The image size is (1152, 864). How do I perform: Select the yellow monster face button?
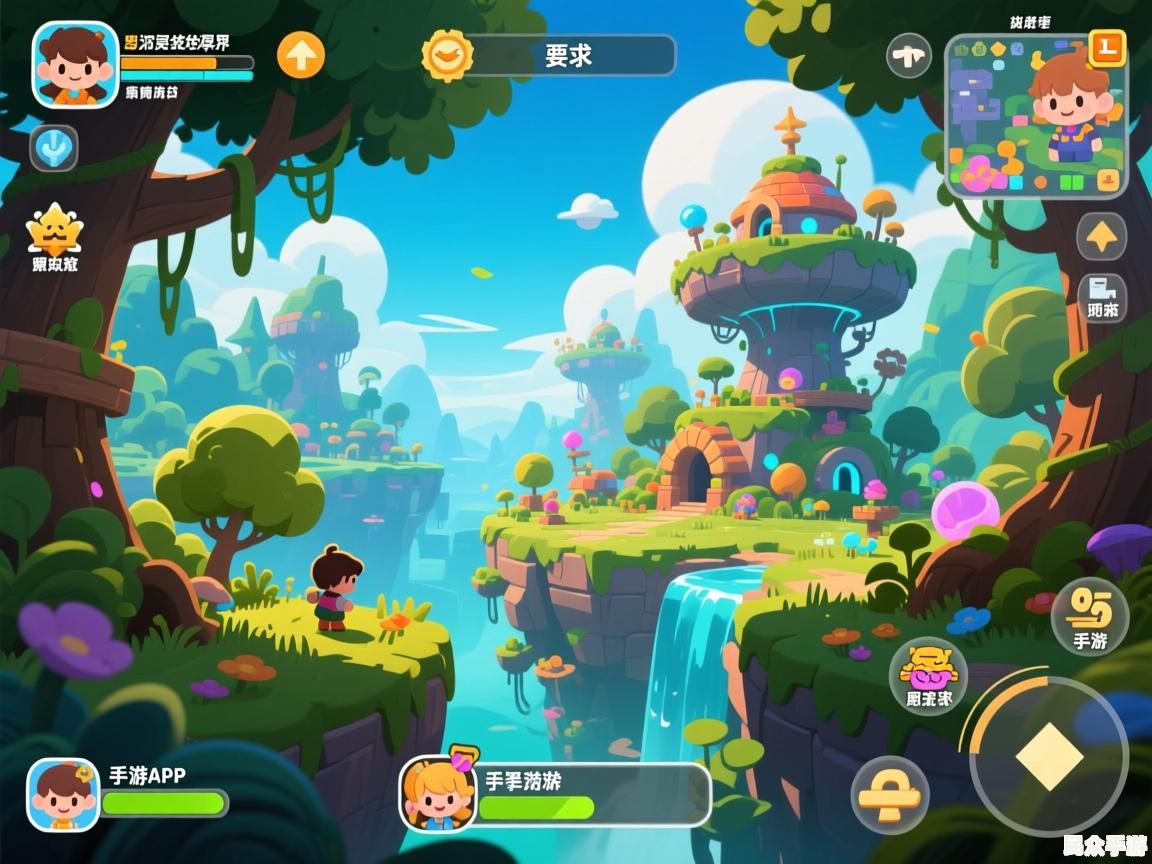click(x=928, y=675)
